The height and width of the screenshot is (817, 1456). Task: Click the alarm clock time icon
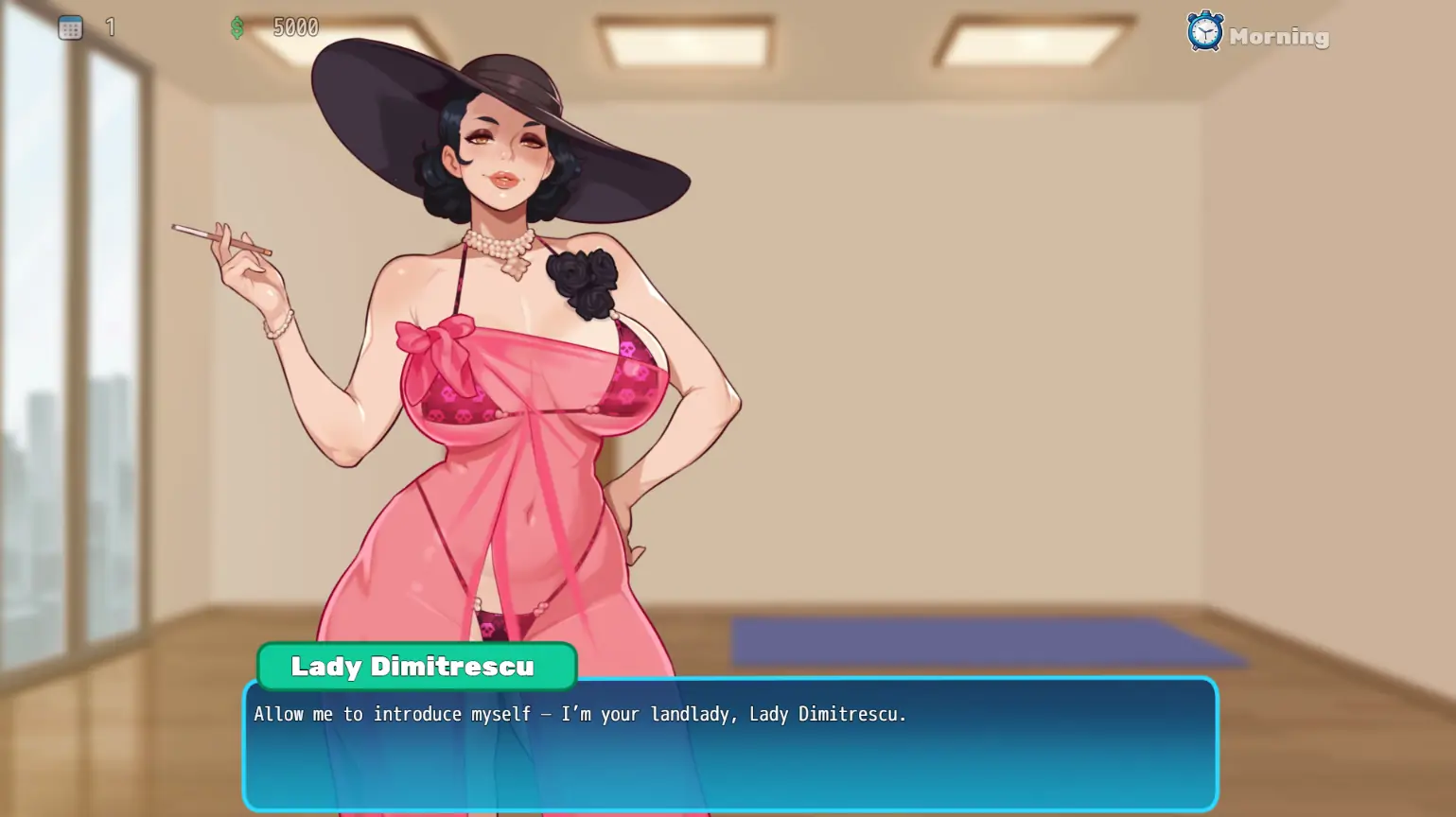(1204, 32)
